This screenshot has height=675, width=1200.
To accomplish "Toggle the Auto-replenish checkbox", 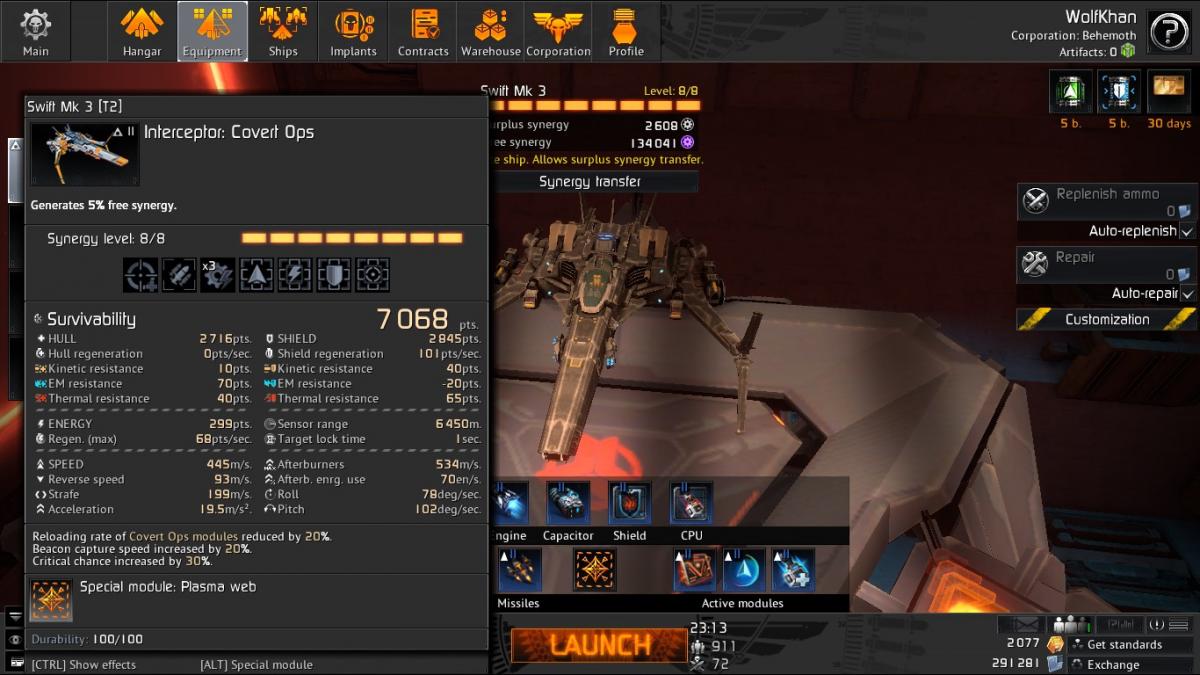I will pos(1187,231).
